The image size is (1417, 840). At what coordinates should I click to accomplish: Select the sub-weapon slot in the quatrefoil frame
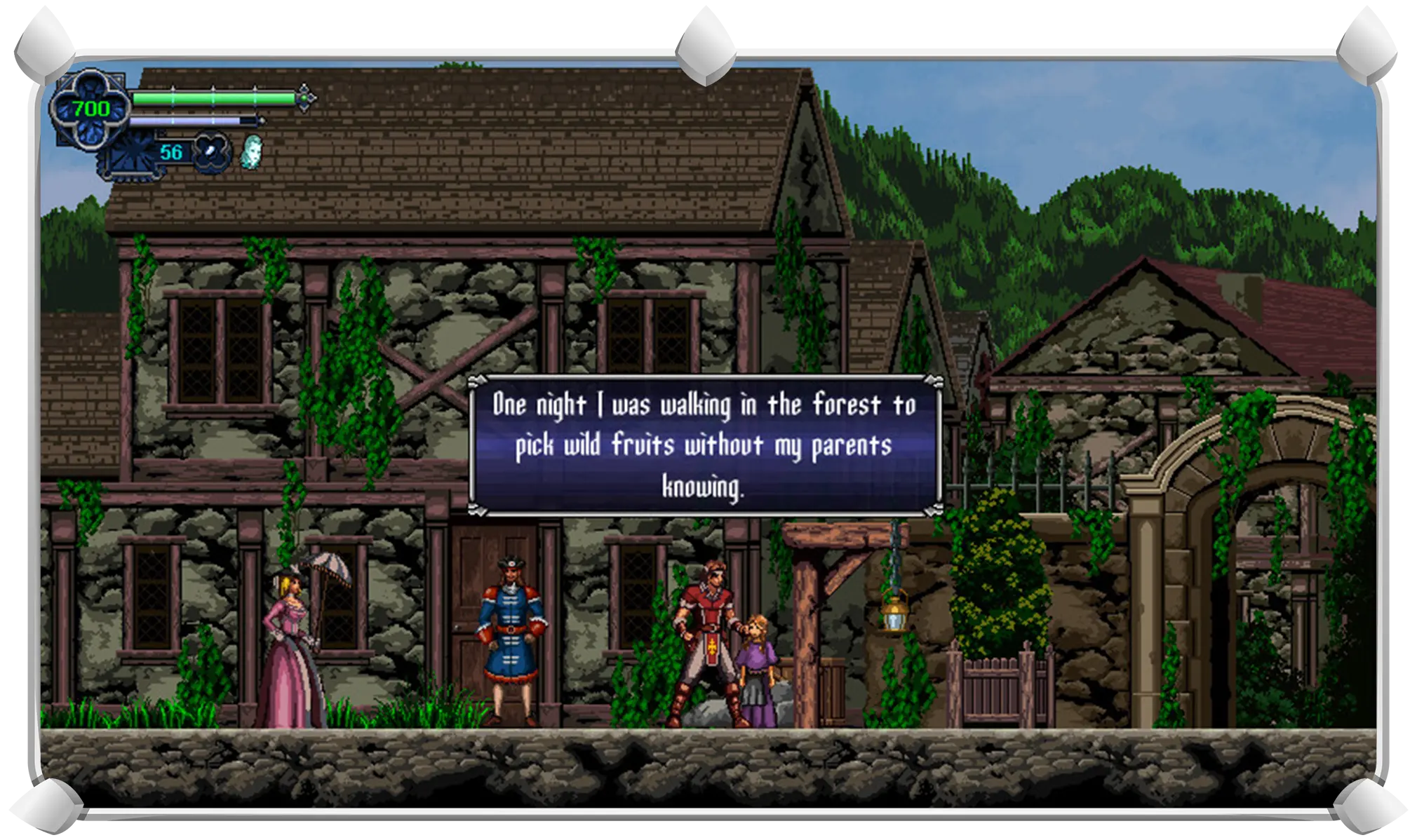point(211,152)
